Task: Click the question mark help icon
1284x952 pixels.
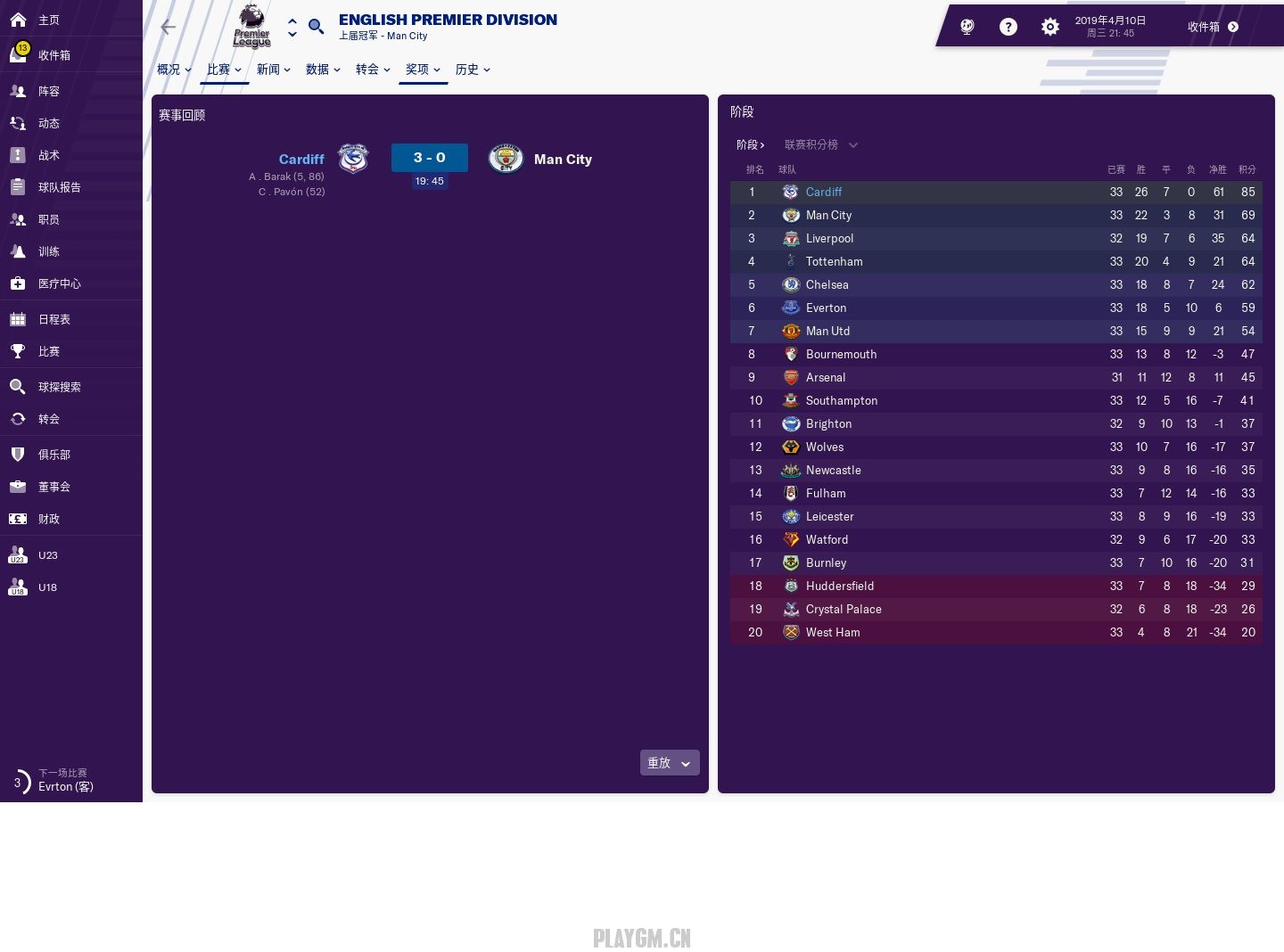Action: 1008,27
